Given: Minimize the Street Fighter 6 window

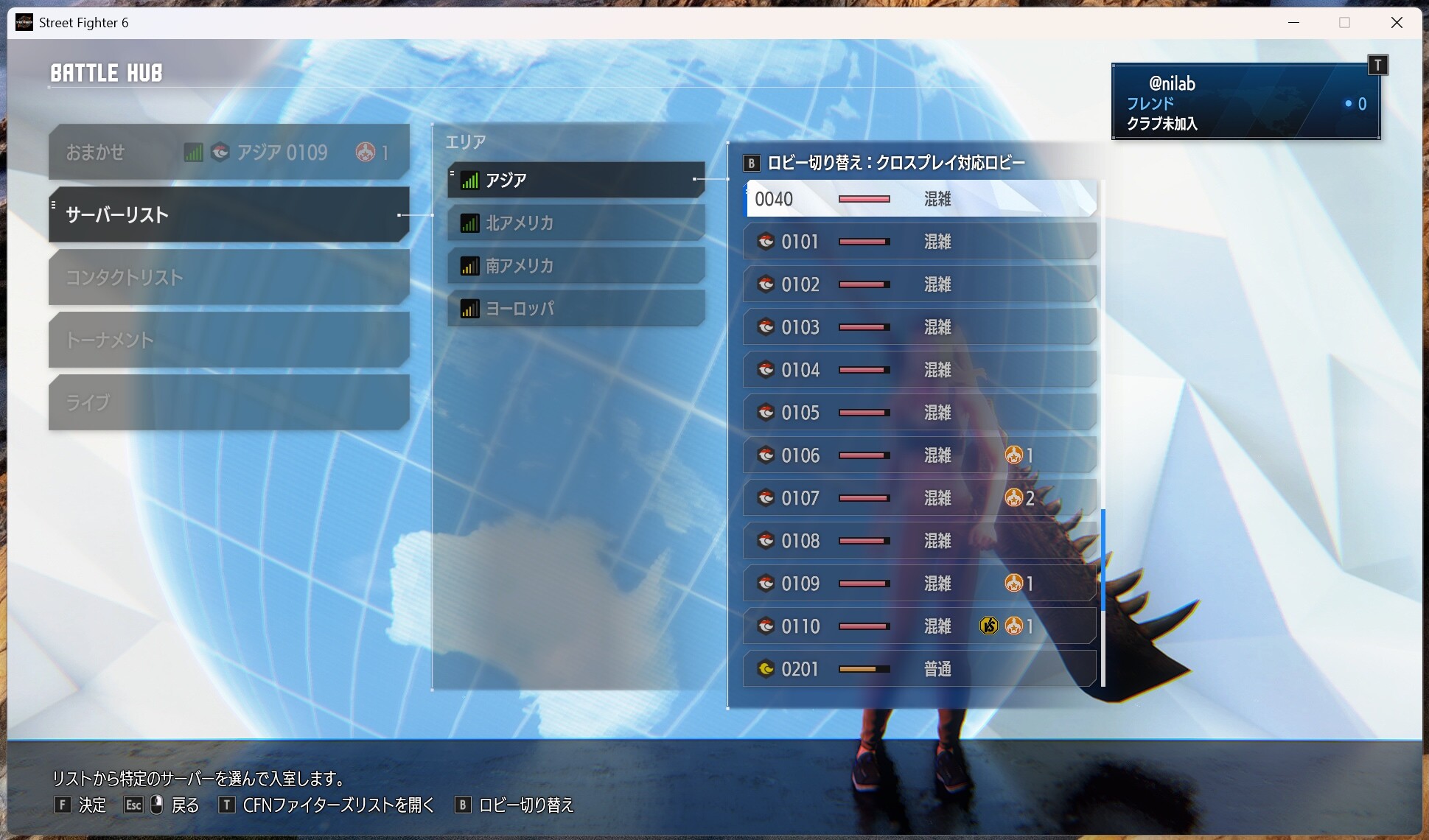Looking at the screenshot, I should (x=1293, y=22).
